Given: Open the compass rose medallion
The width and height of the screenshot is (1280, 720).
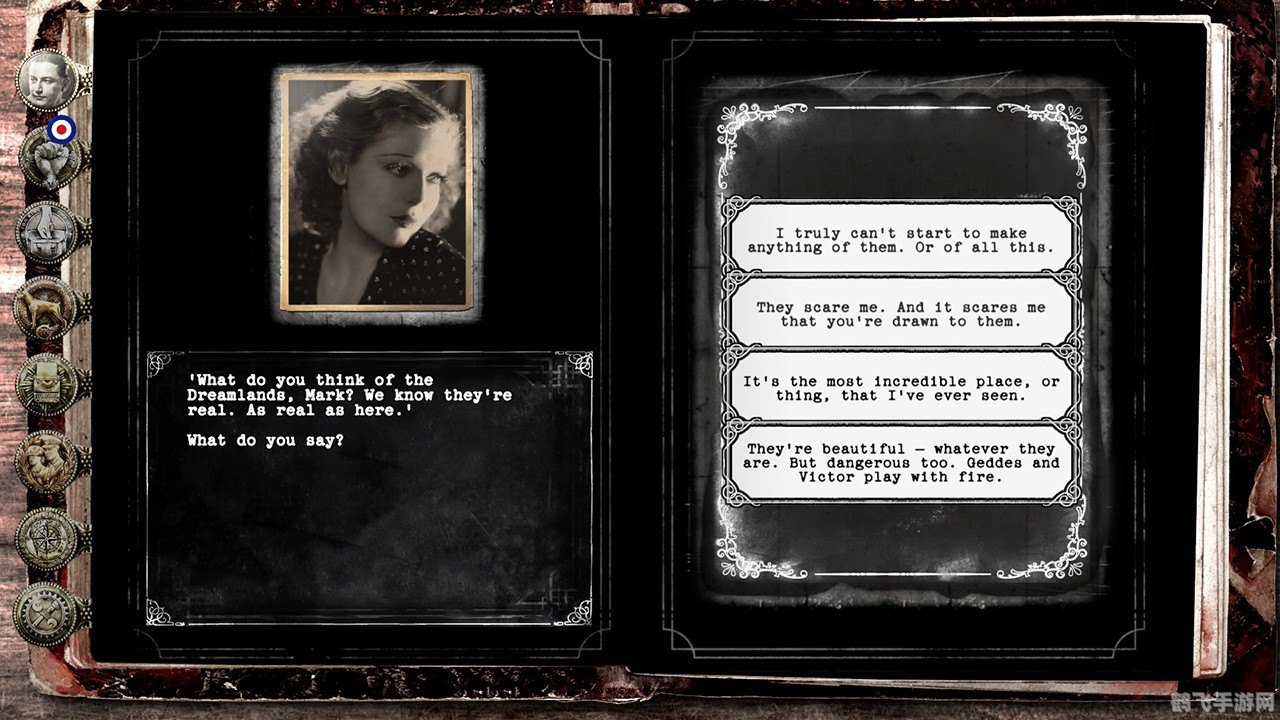Looking at the screenshot, I should (x=47, y=538).
